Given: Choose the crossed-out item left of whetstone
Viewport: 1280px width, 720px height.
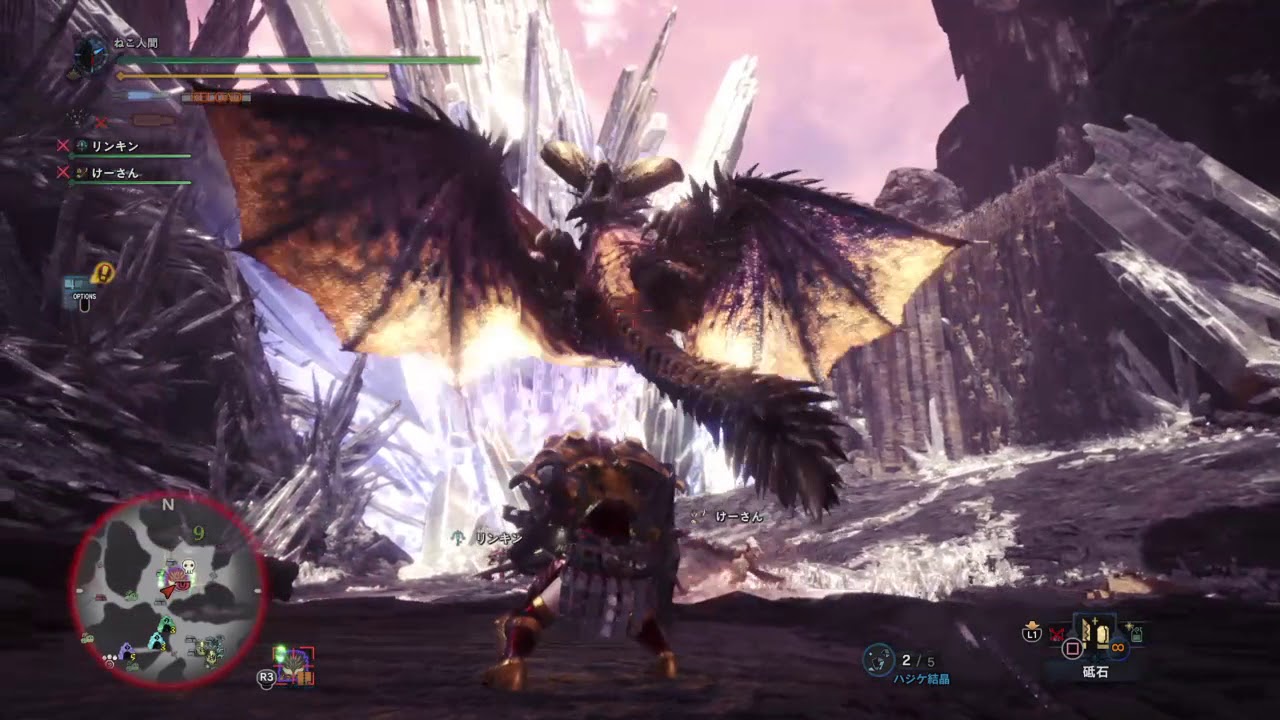Looking at the screenshot, I should 1056,633.
